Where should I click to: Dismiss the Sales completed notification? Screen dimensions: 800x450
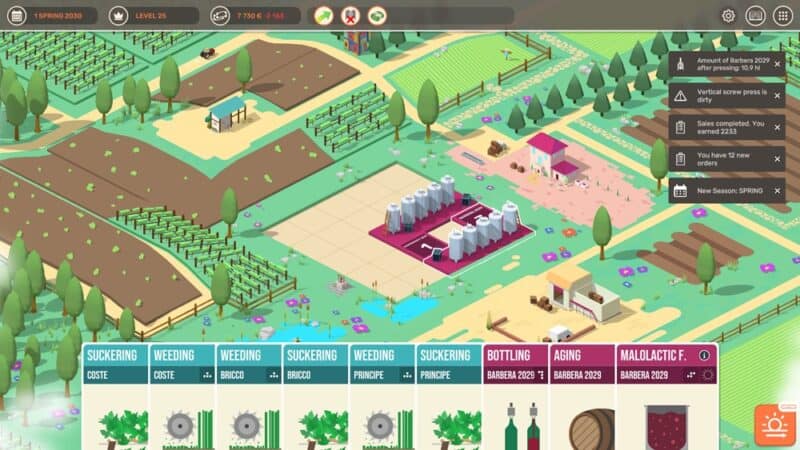pyautogui.click(x=777, y=127)
